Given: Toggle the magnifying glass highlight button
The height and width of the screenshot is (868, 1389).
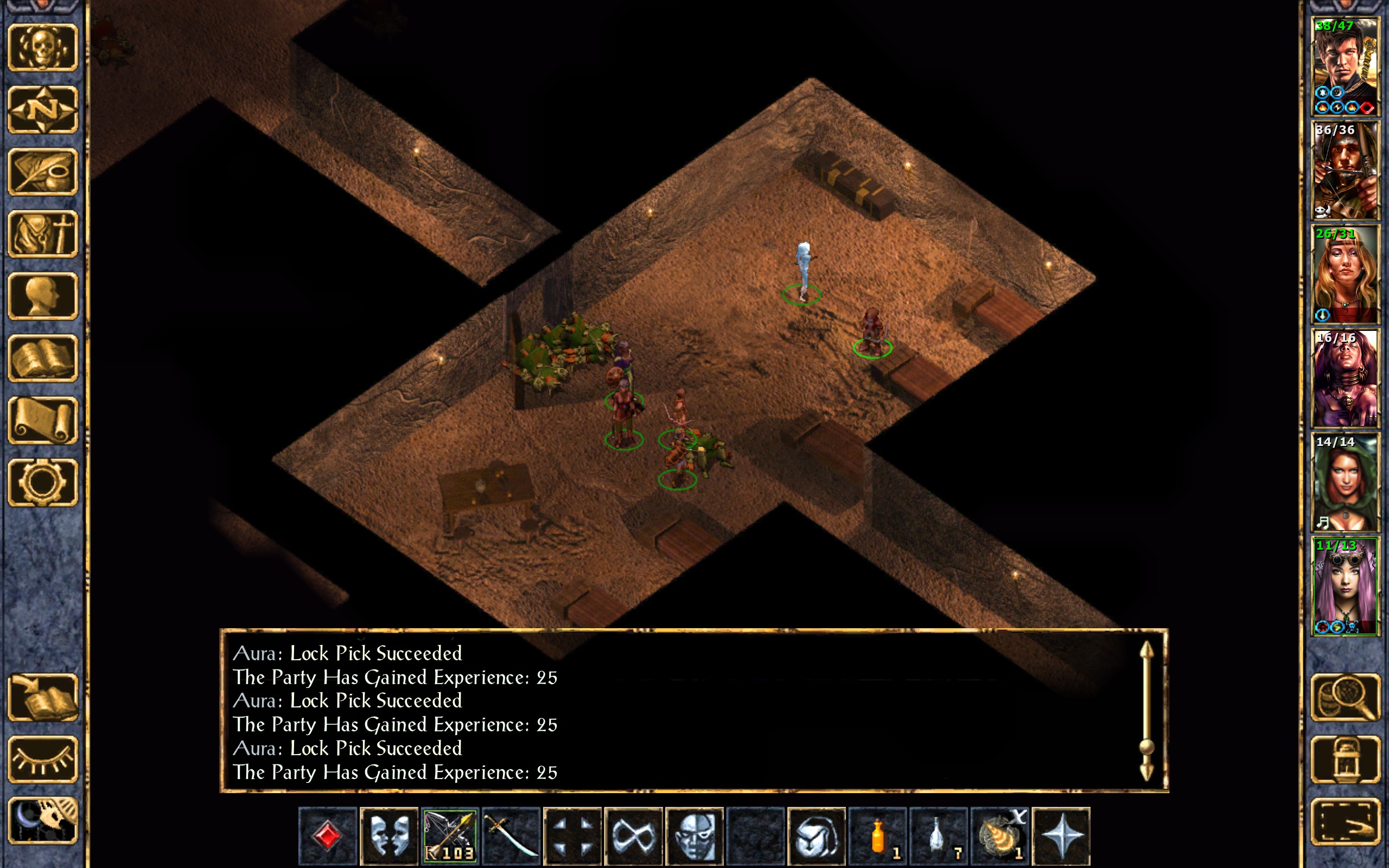Looking at the screenshot, I should (1345, 697).
